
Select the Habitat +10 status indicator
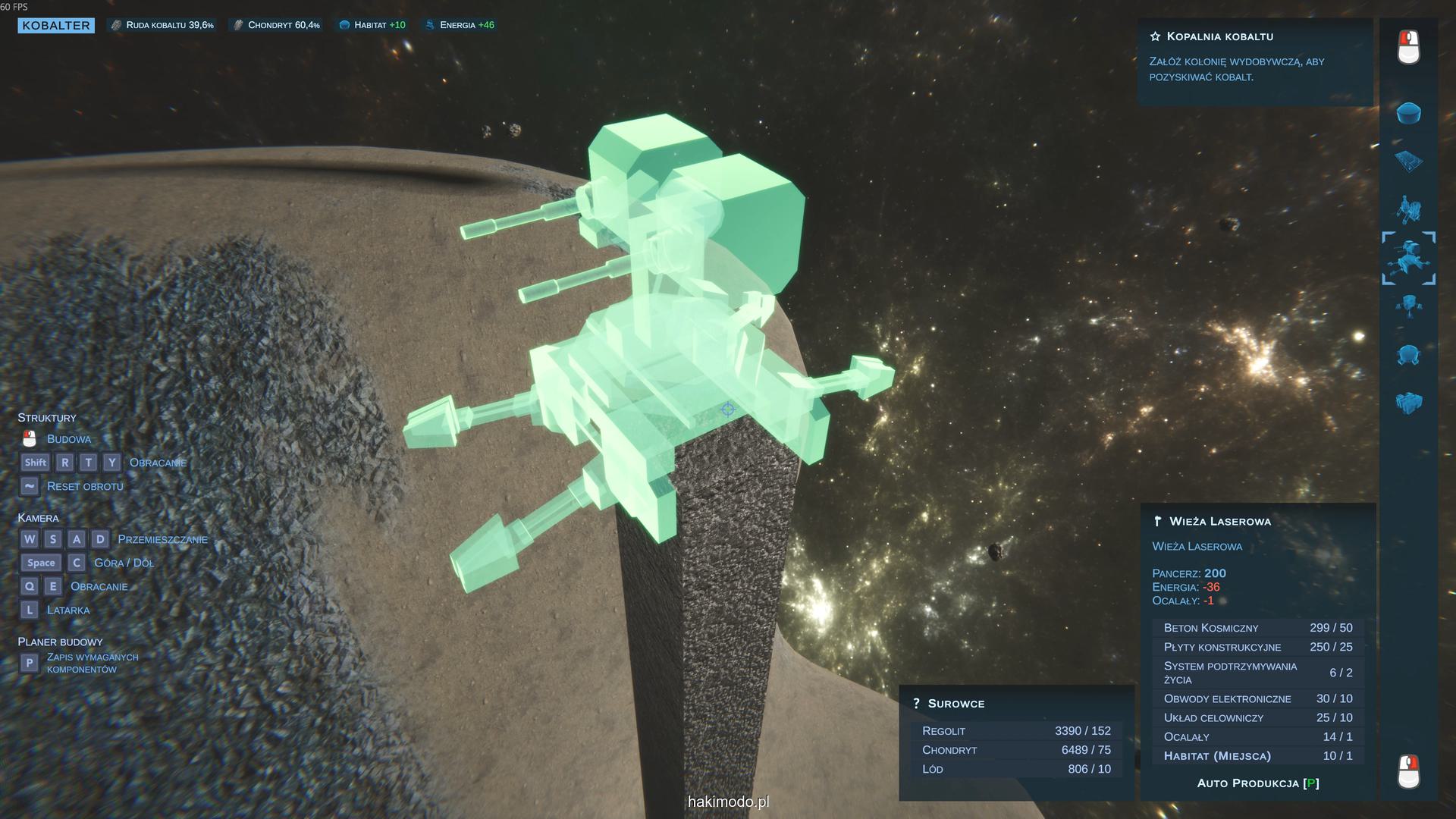pyautogui.click(x=372, y=25)
